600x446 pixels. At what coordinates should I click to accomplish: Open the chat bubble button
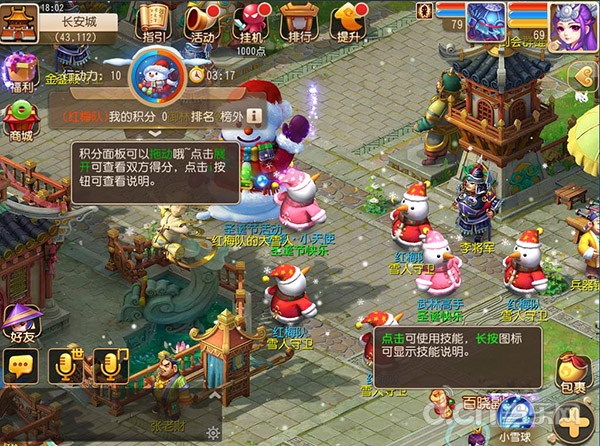20,367
